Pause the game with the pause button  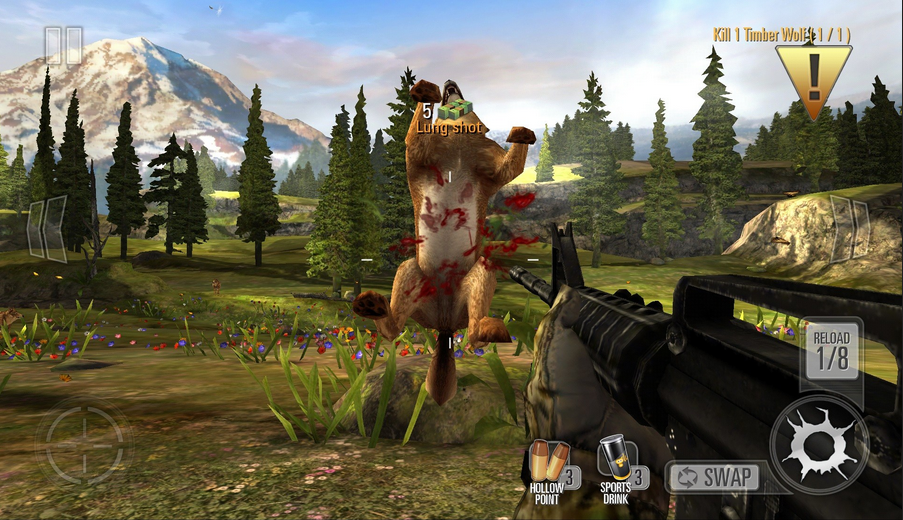click(x=63, y=46)
